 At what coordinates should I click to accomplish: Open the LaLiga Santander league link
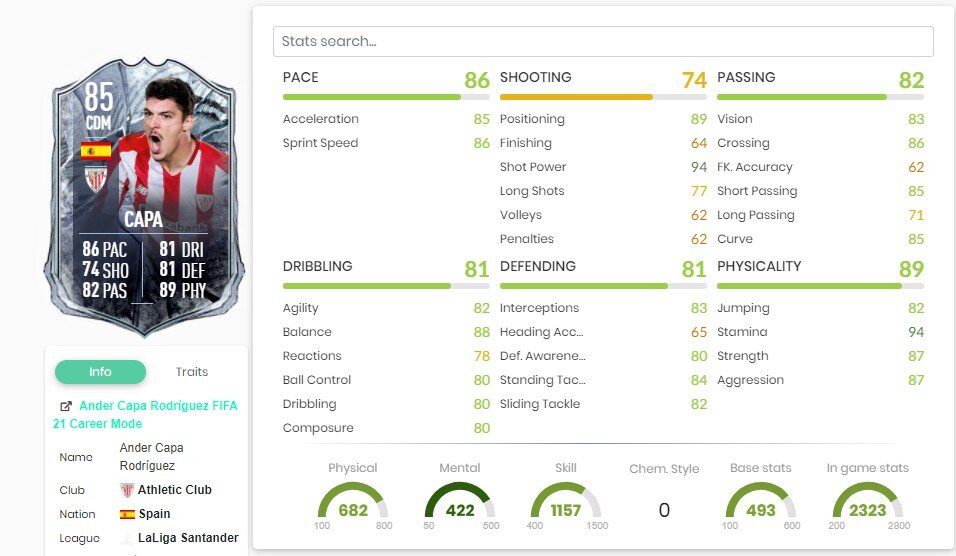pos(188,538)
